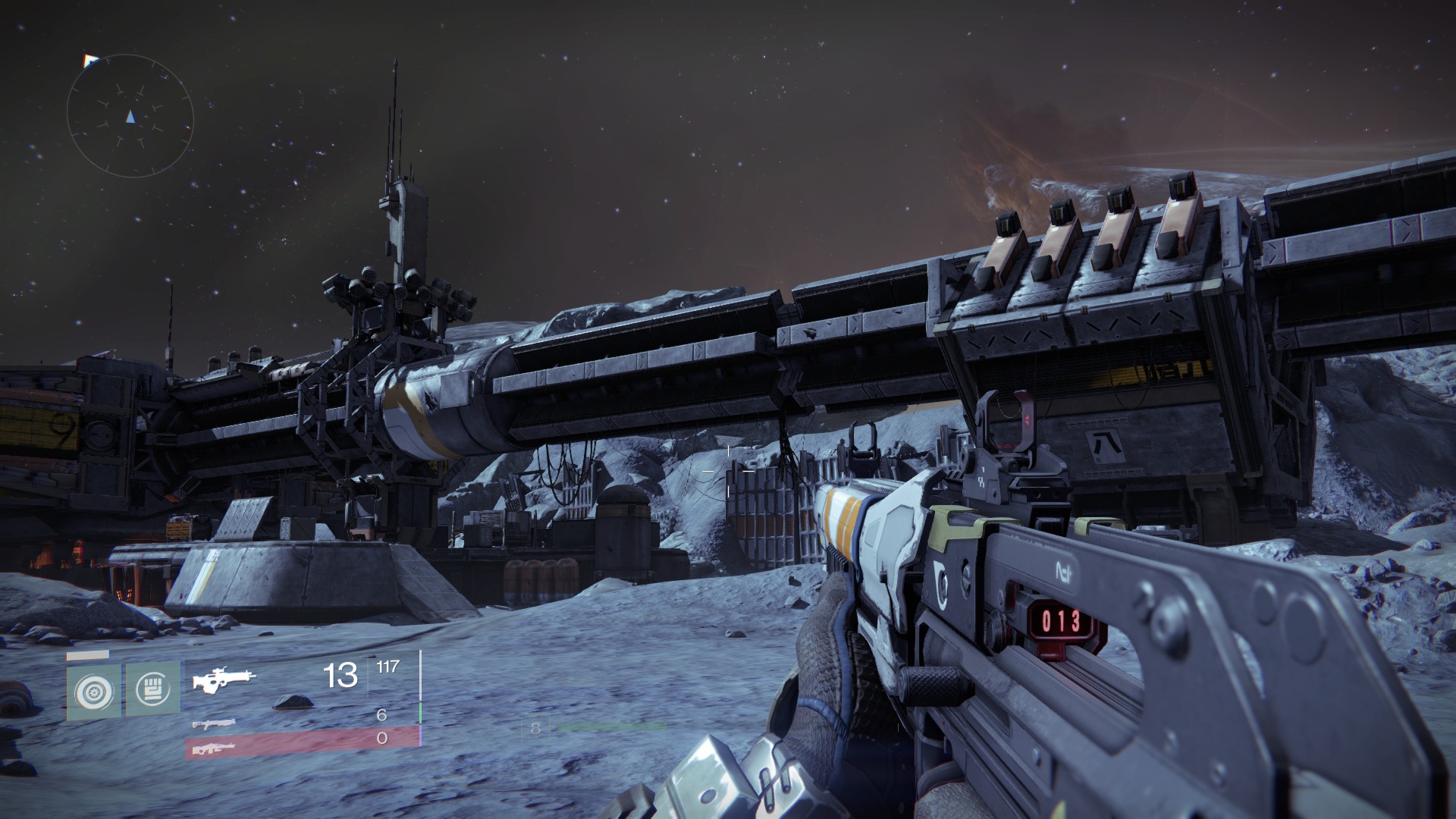Select the empty heavy weapon icon
The width and height of the screenshot is (1456, 819).
coord(213,748)
